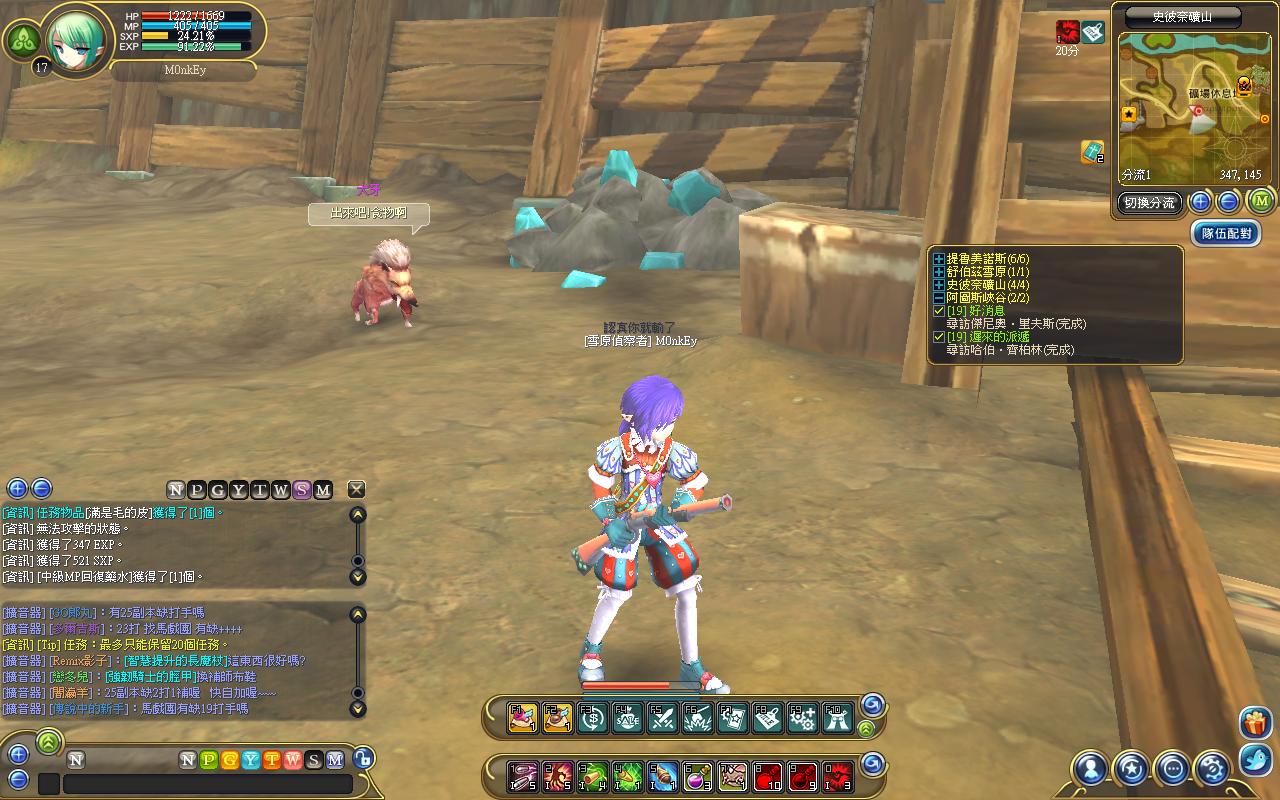Viewport: 1280px width, 800px height.
Task: Use the purple potion in slot 6
Action: (697, 775)
